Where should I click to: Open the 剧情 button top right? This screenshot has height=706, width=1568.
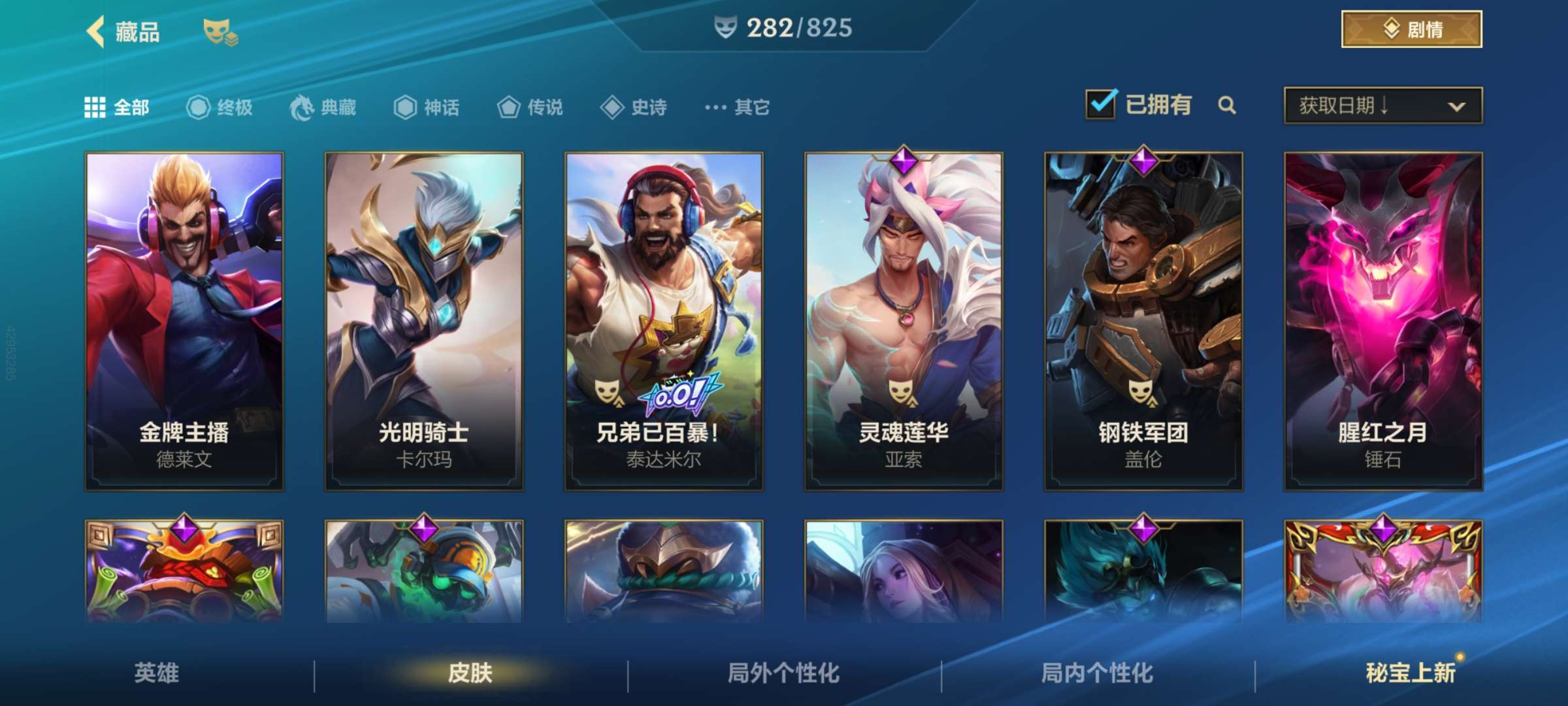click(1411, 29)
